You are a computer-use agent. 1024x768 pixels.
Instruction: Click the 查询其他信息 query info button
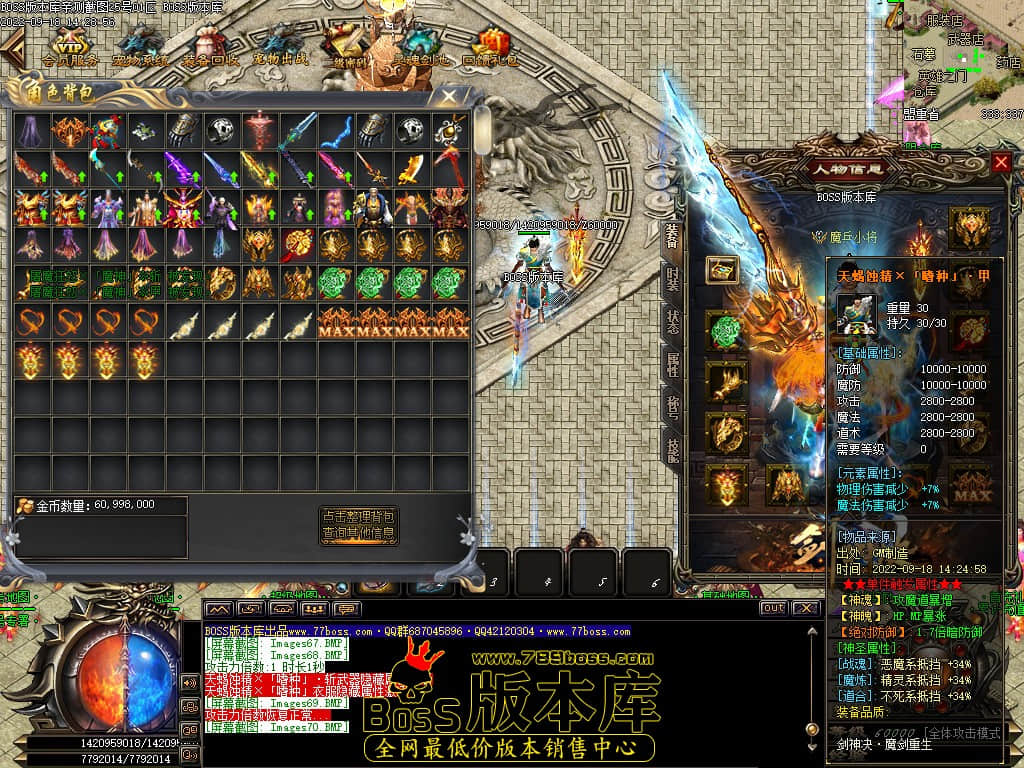click(359, 533)
